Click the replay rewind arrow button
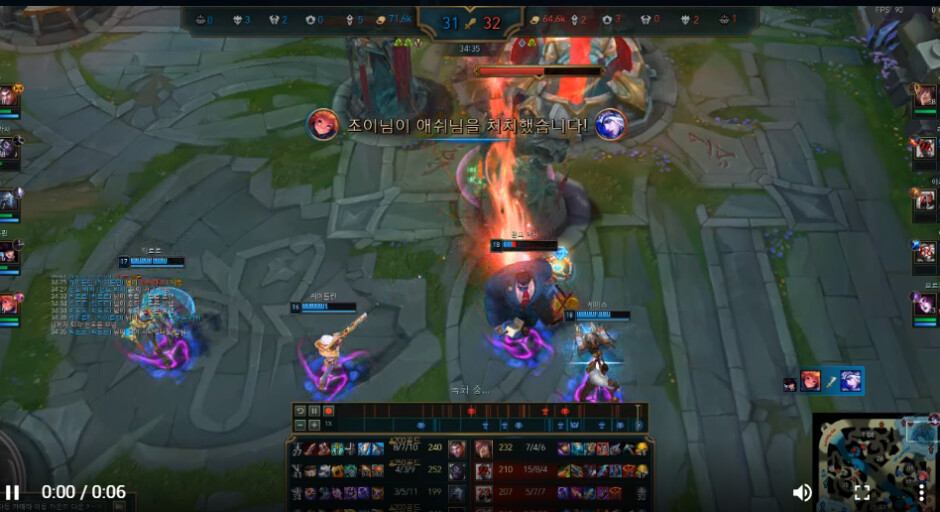940x512 pixels. coord(300,411)
